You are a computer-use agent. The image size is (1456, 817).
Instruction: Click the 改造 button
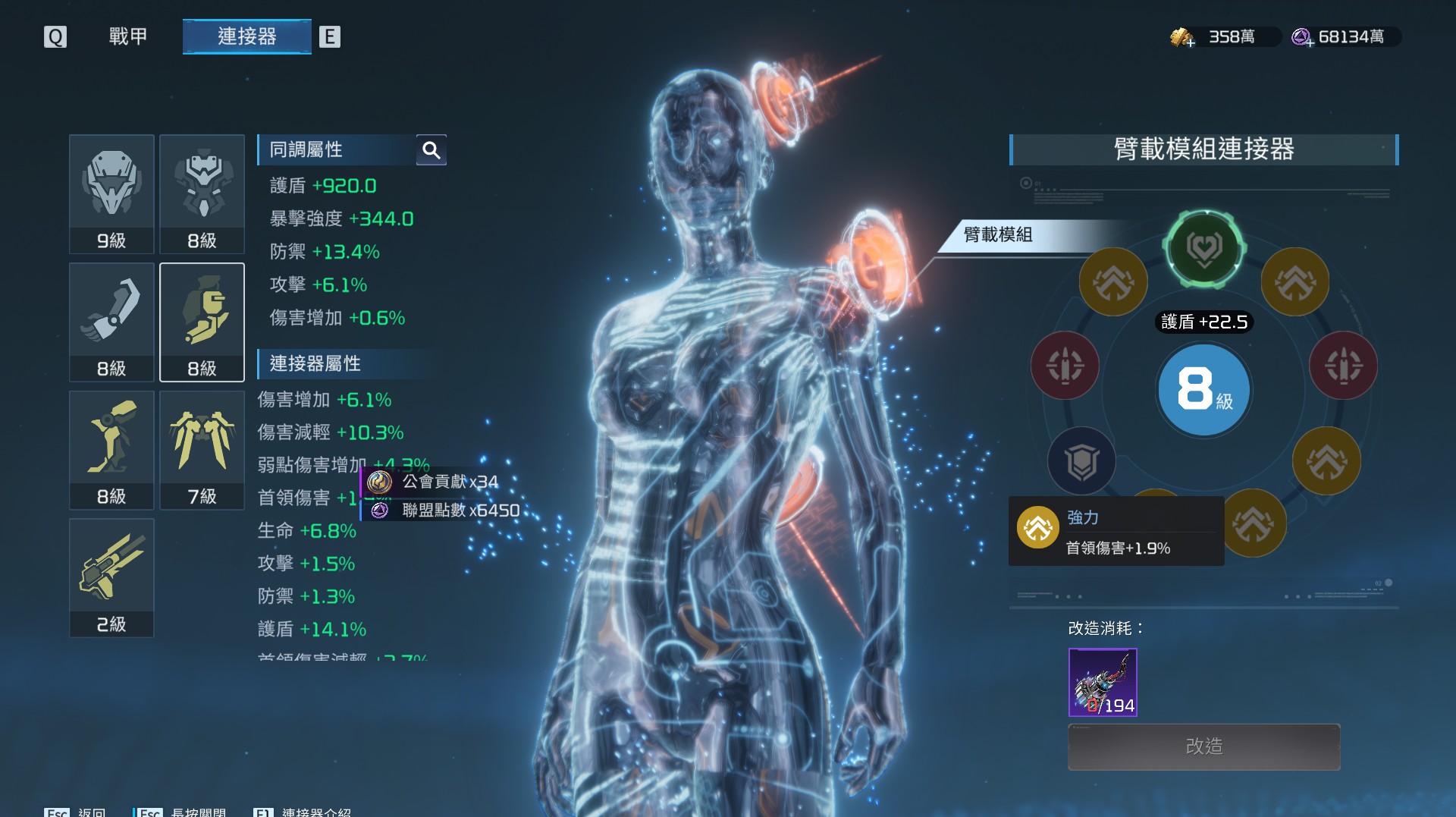pos(1203,746)
